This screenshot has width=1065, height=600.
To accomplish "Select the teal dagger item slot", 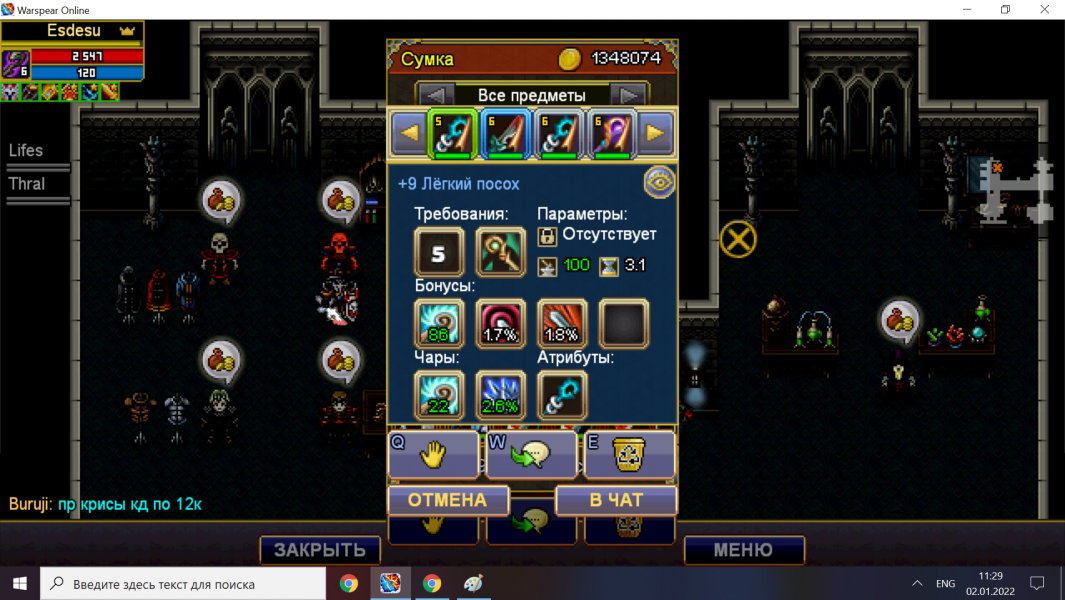I will click(505, 134).
